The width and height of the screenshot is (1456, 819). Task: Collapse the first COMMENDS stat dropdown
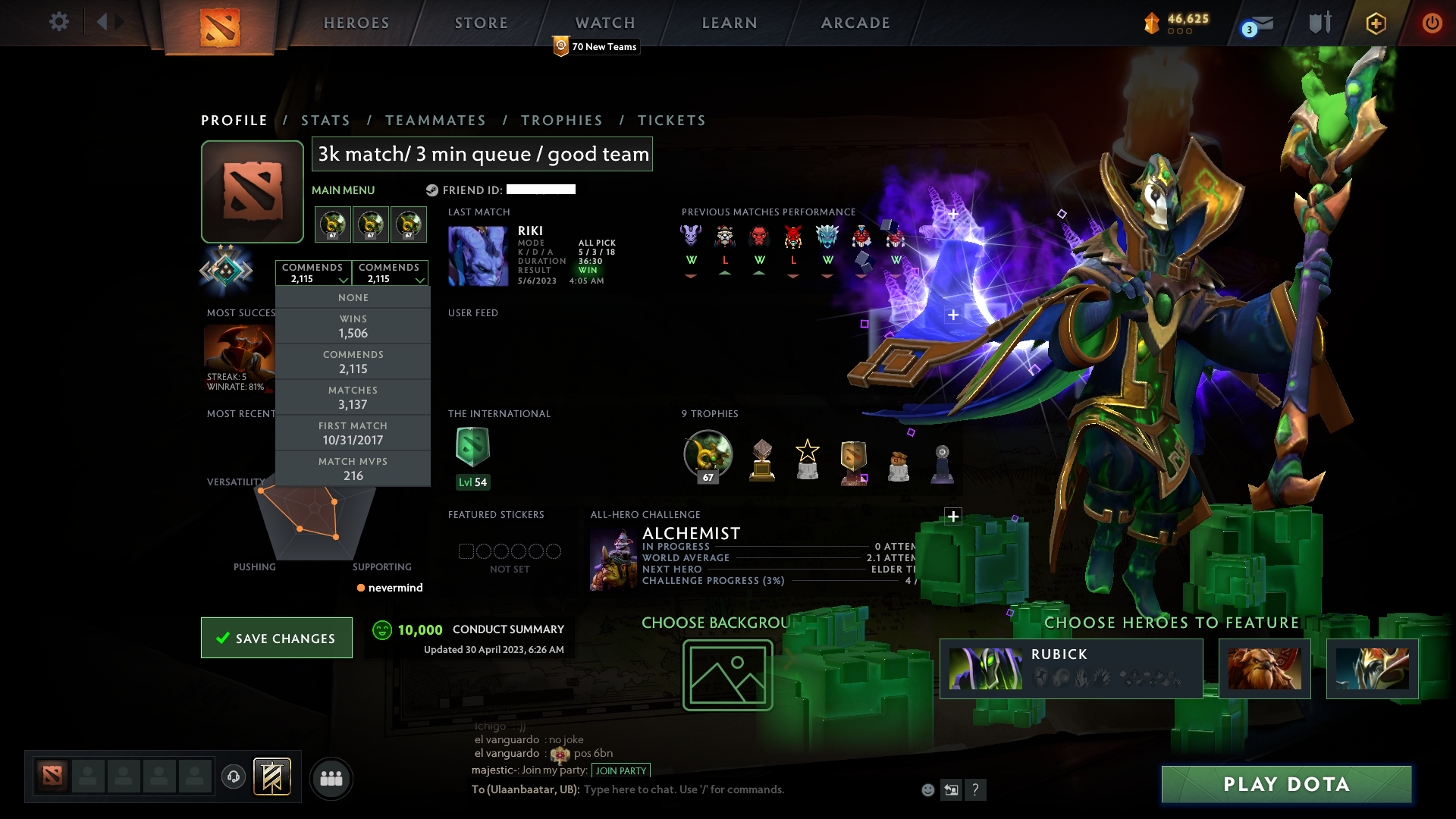313,272
